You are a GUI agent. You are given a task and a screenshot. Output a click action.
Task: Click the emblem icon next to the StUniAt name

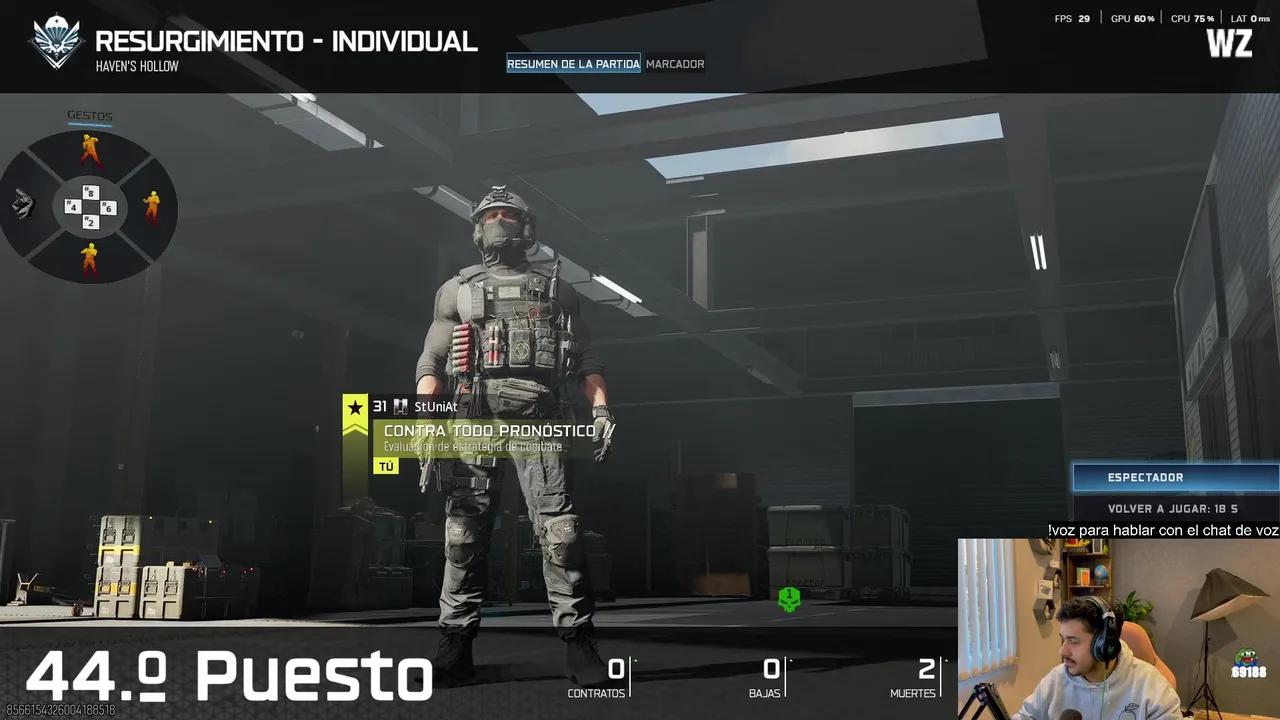400,407
